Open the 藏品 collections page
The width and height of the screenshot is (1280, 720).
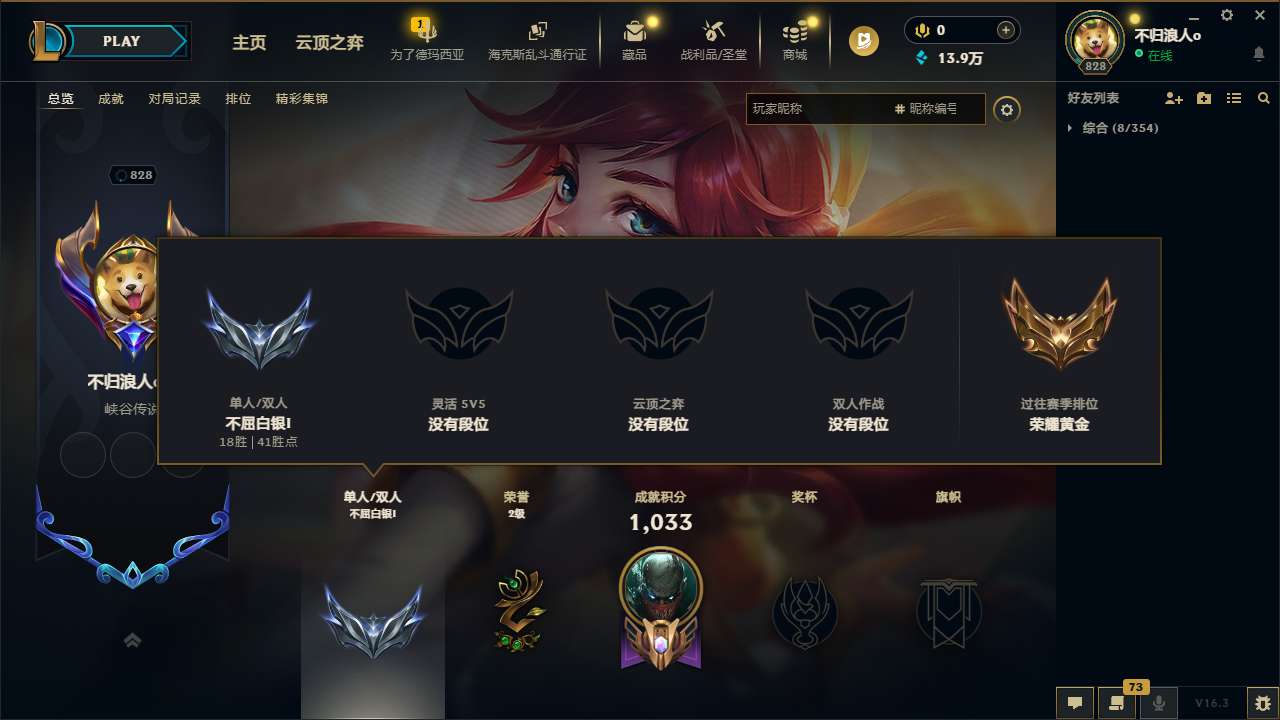coord(634,40)
